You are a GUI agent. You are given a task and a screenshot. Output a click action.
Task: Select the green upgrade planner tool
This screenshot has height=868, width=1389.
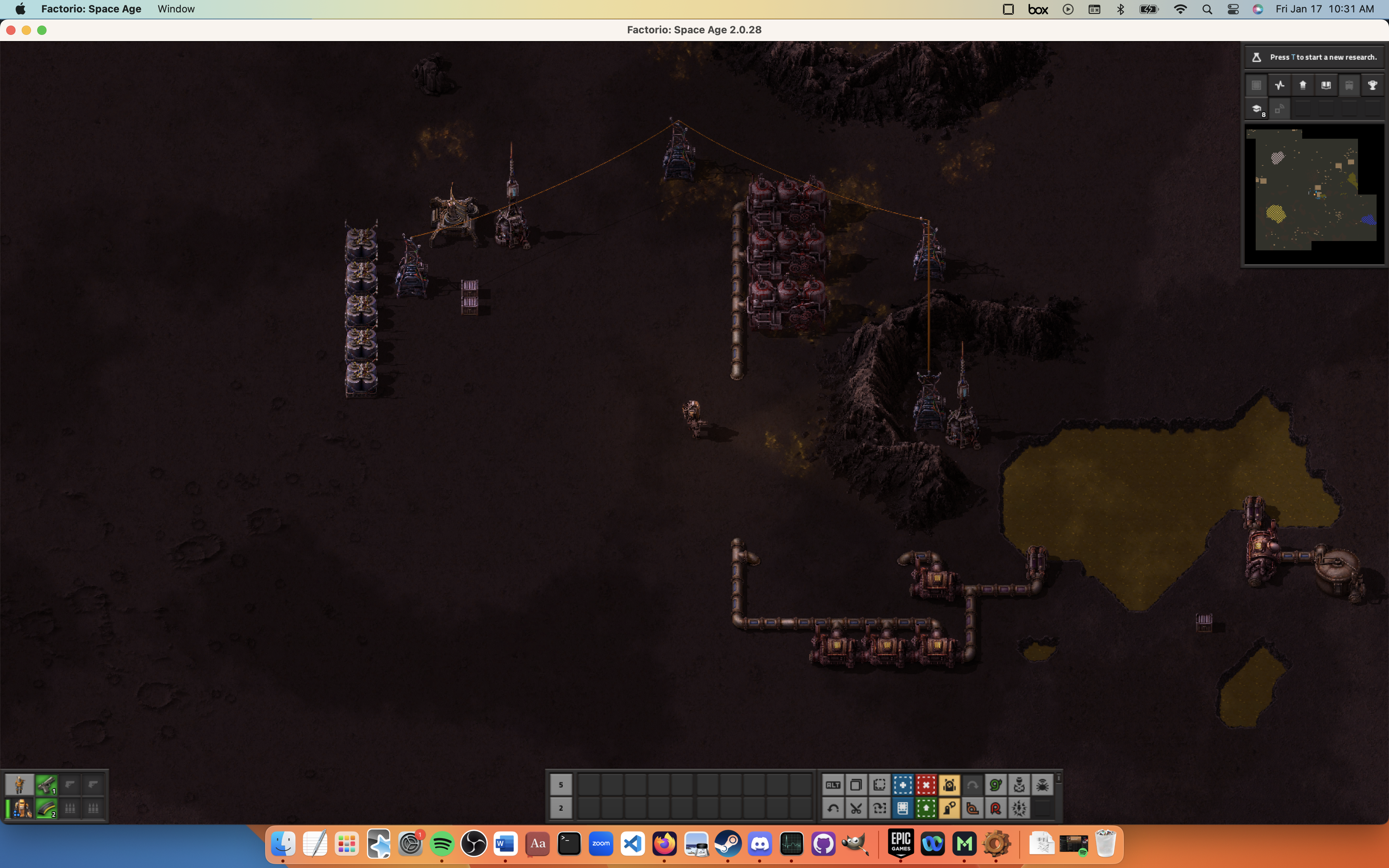pyautogui.click(x=926, y=808)
